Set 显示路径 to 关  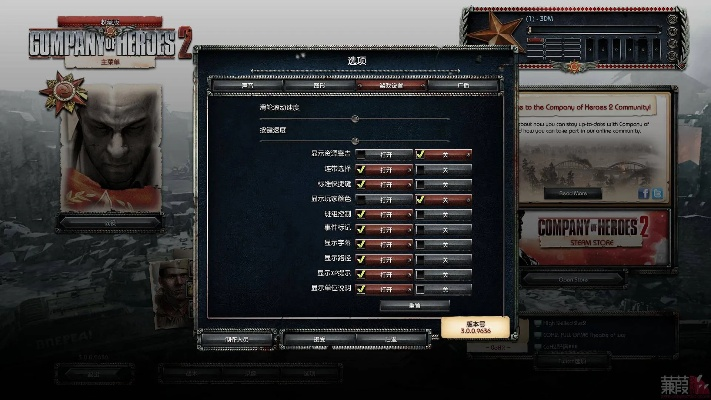445,258
